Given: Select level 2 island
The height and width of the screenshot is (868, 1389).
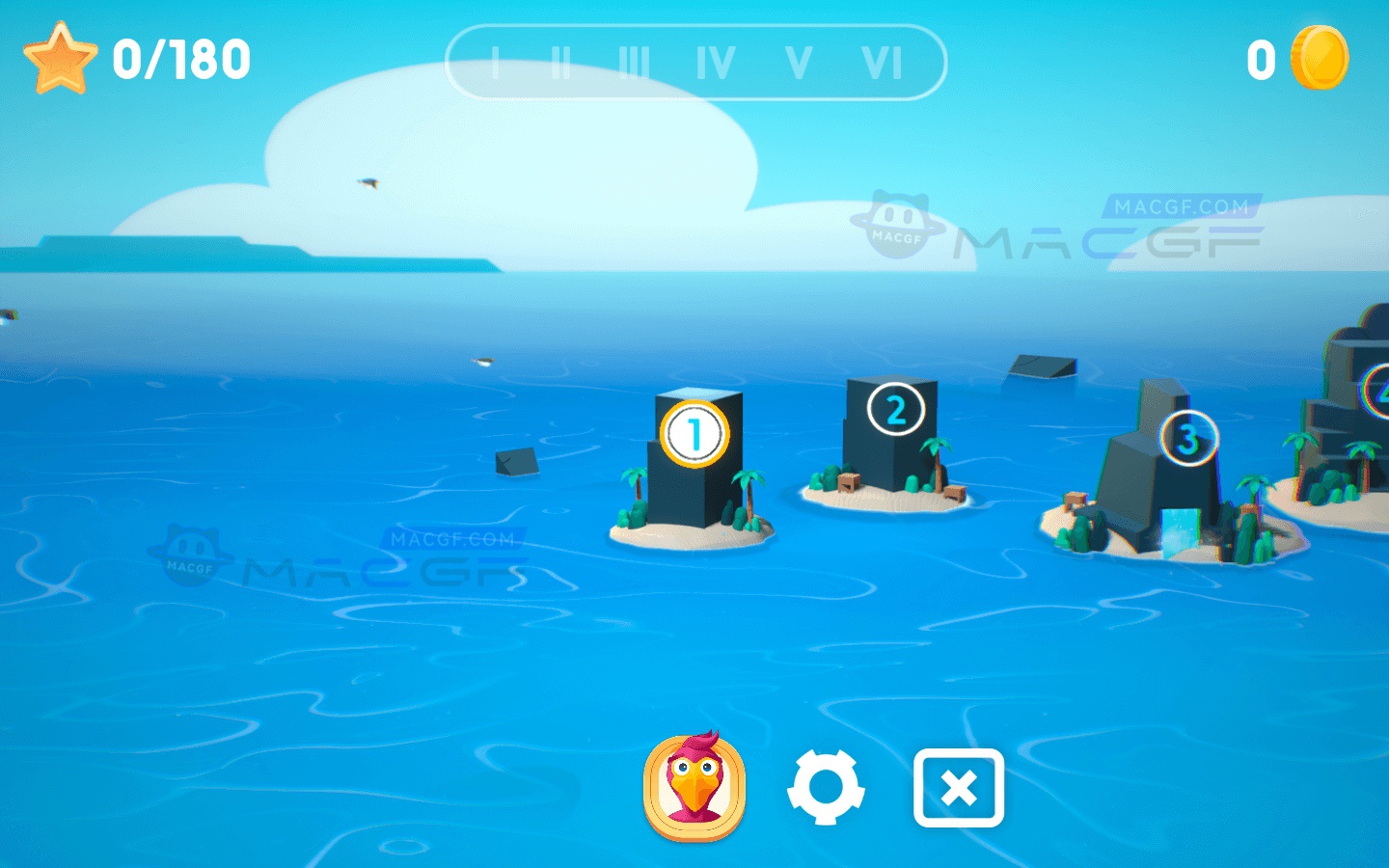Looking at the screenshot, I should (894, 410).
